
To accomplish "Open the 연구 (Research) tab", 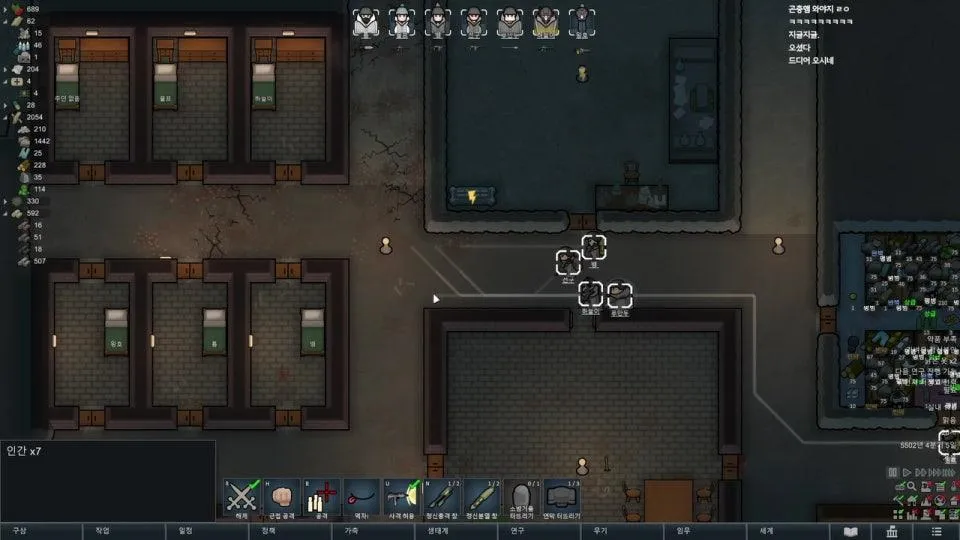I will pos(517,531).
